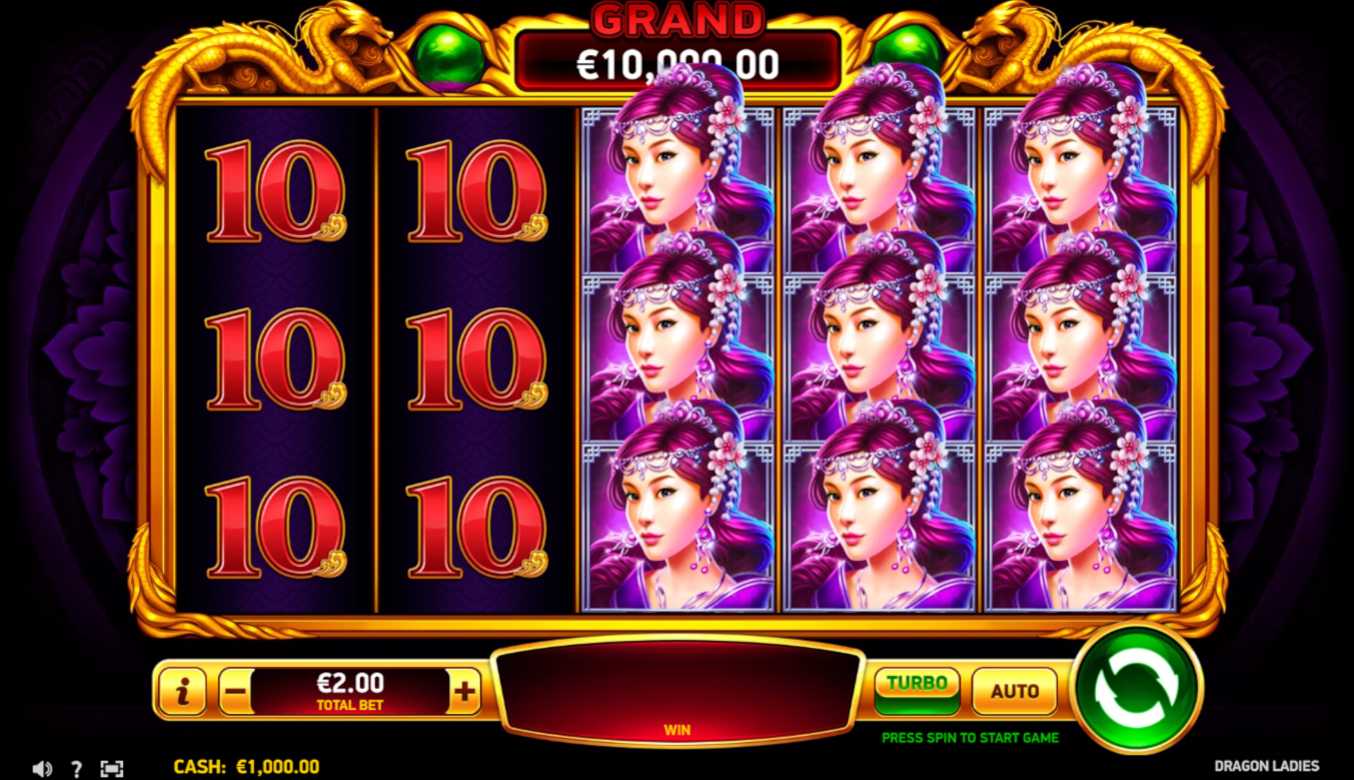Open the Auto spin options
1354x780 pixels.
click(x=1014, y=691)
